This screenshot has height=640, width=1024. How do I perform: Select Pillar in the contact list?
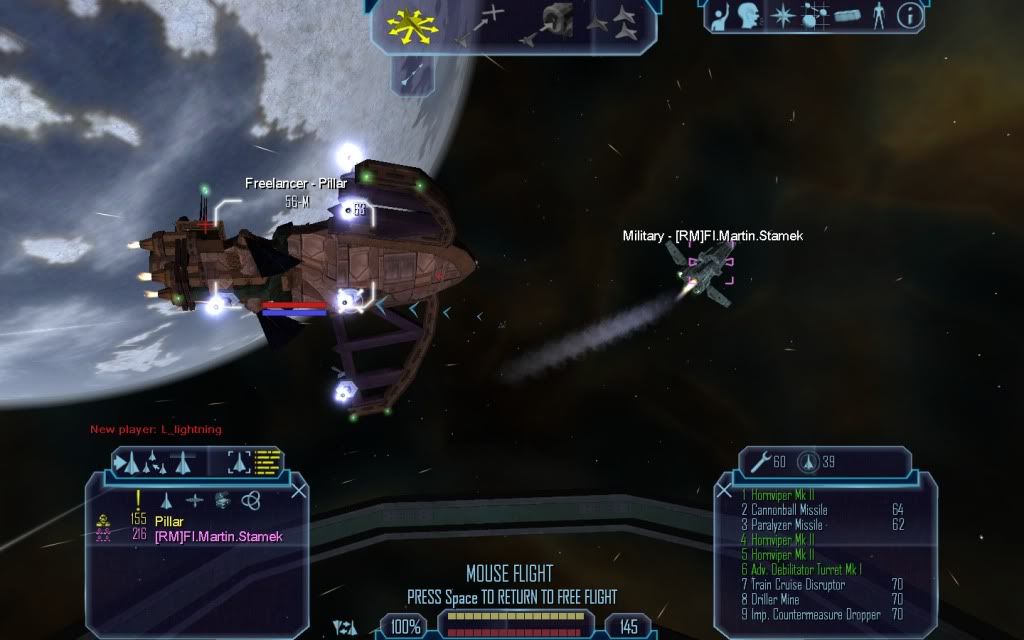pos(170,521)
